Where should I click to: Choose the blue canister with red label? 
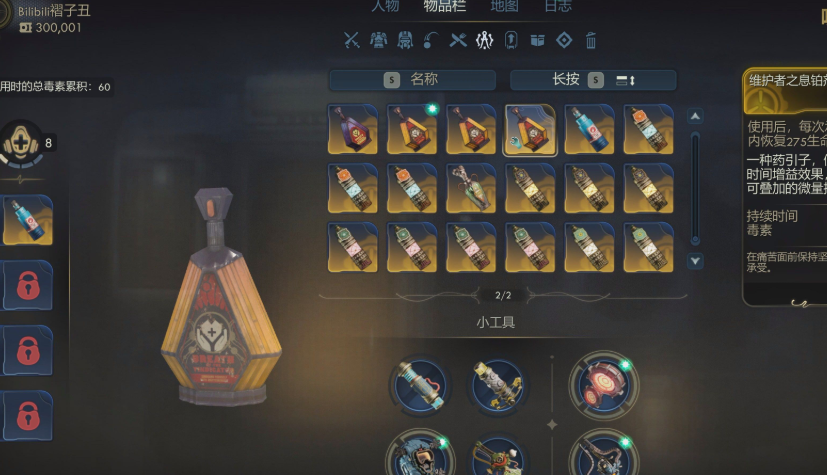coord(589,130)
